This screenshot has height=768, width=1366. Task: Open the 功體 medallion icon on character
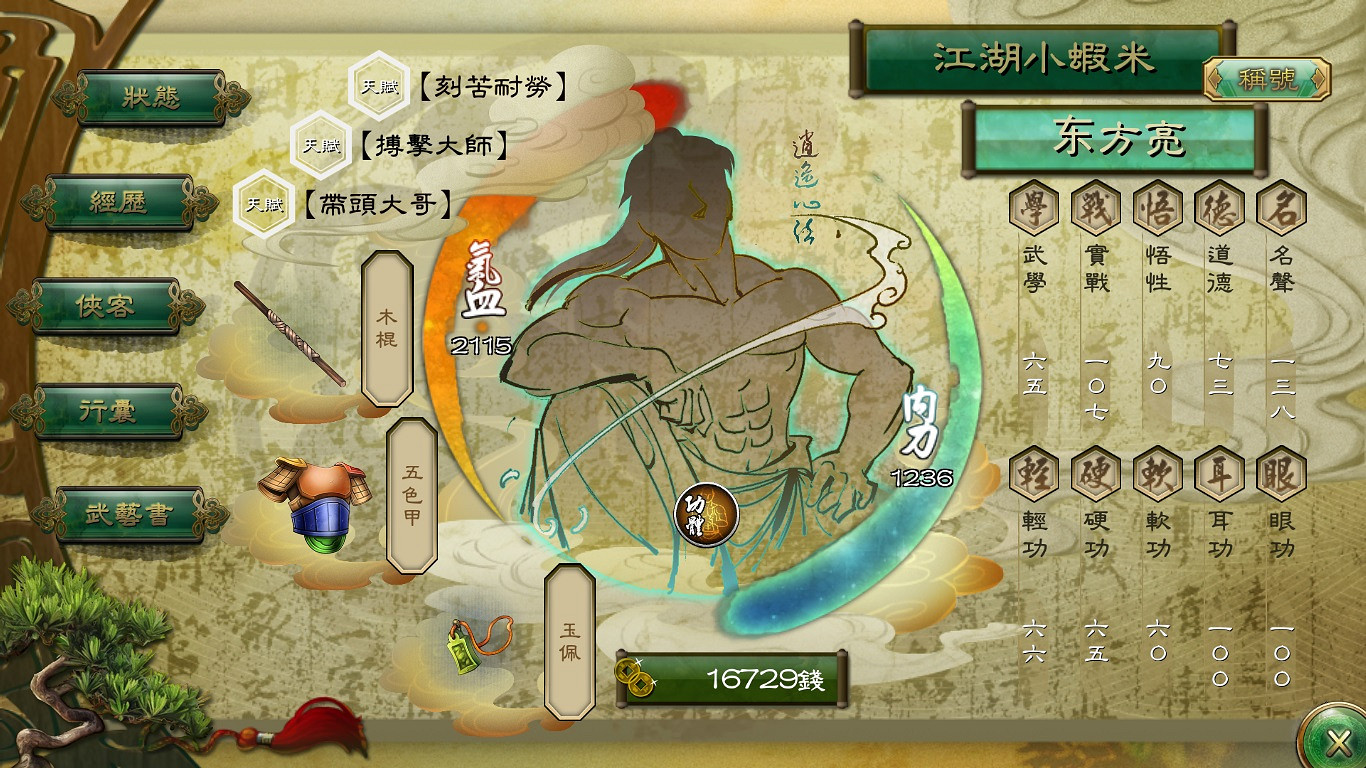(x=705, y=516)
